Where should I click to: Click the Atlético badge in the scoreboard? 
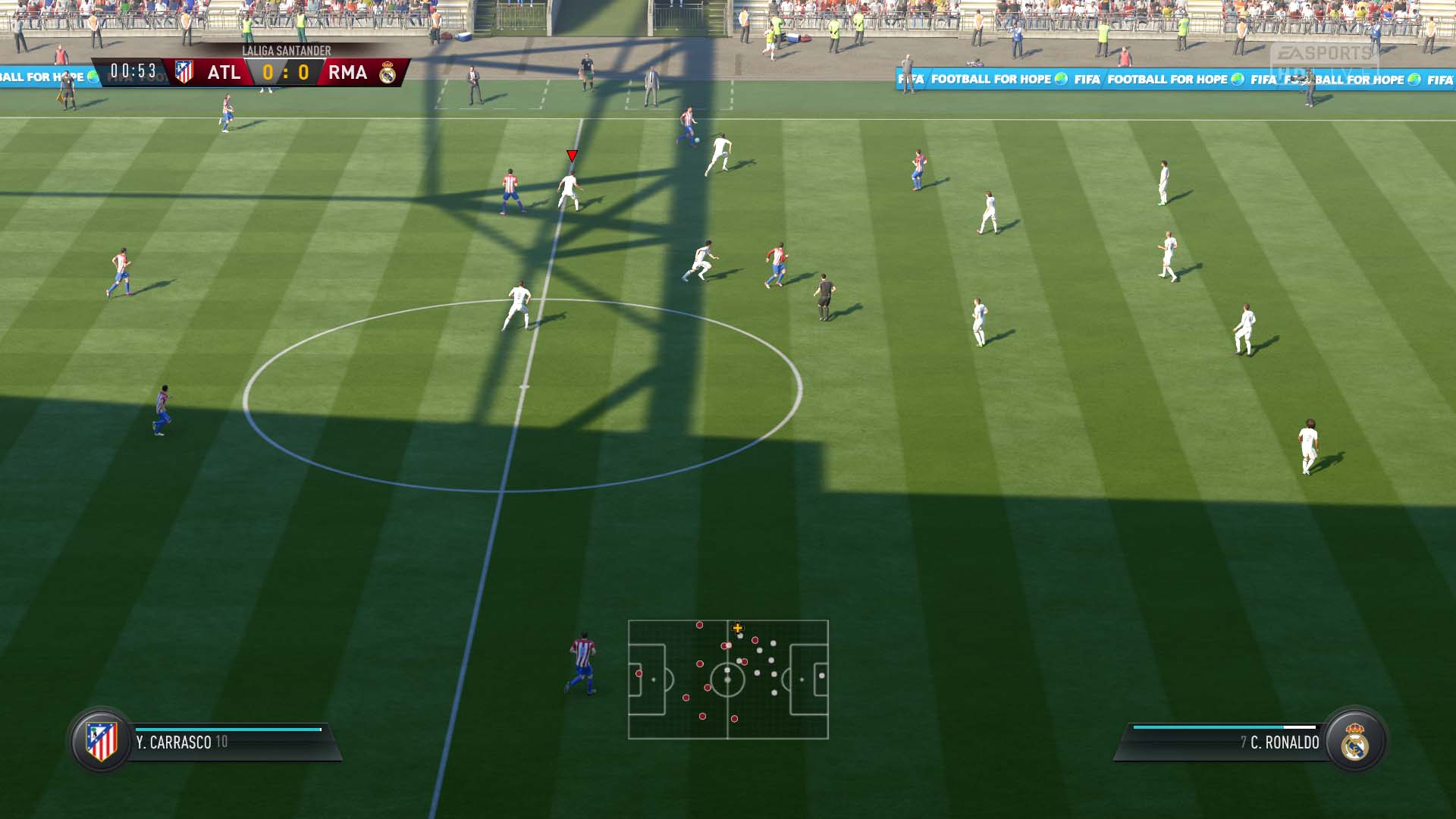tap(184, 72)
